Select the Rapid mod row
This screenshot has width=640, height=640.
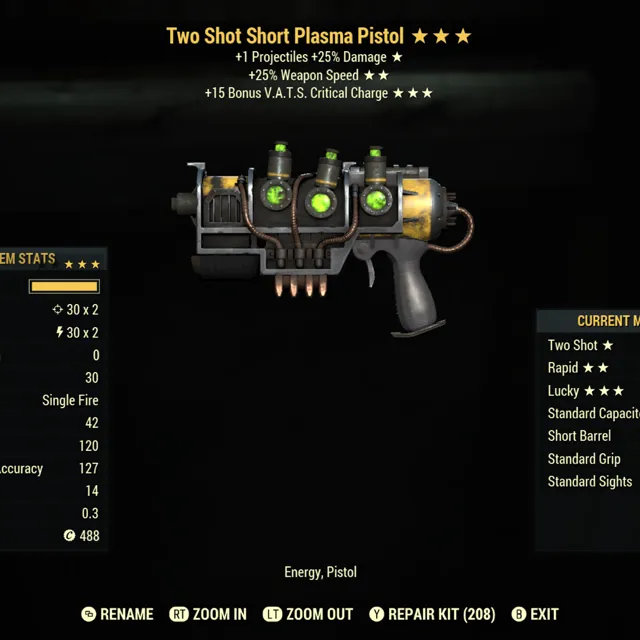pyautogui.click(x=578, y=368)
